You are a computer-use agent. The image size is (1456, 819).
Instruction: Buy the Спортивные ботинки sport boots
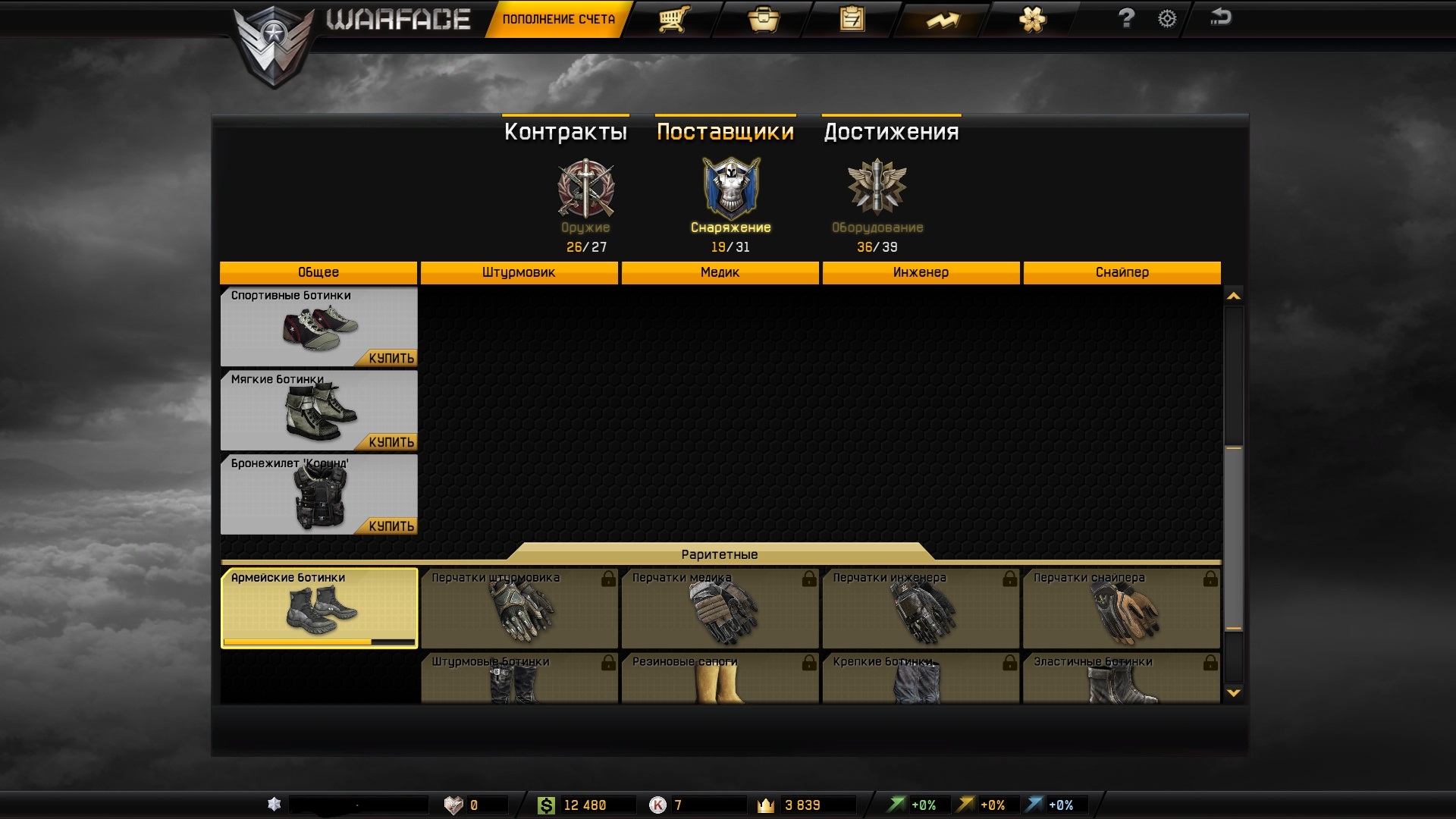[391, 358]
